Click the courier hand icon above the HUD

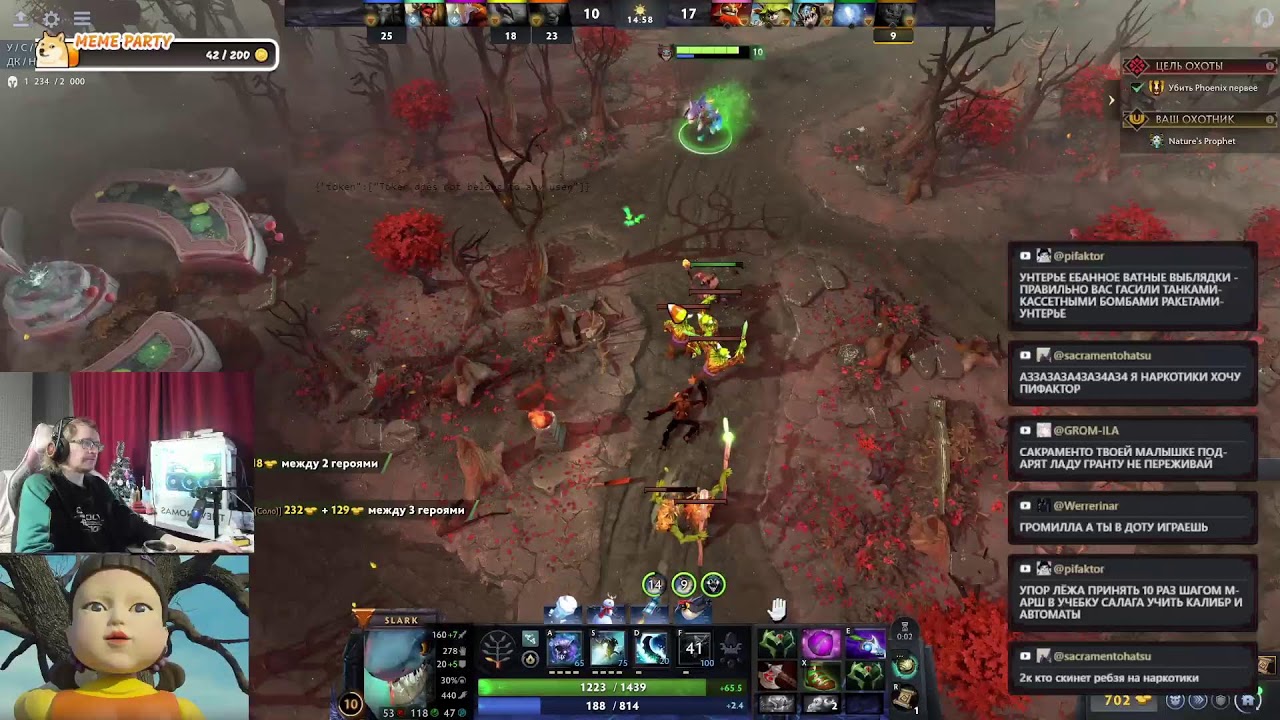(x=776, y=607)
